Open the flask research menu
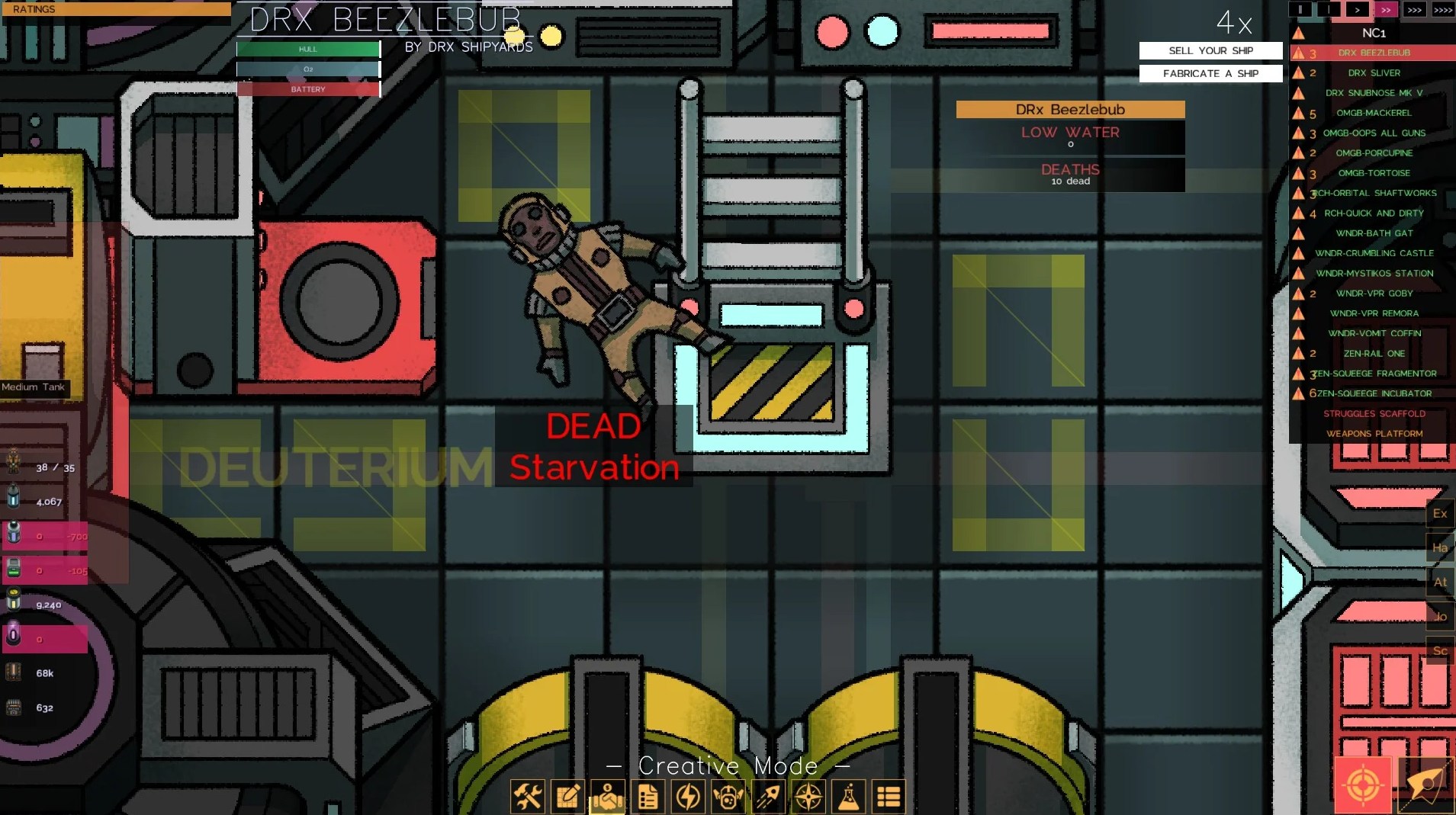The image size is (1456, 815). 848,797
